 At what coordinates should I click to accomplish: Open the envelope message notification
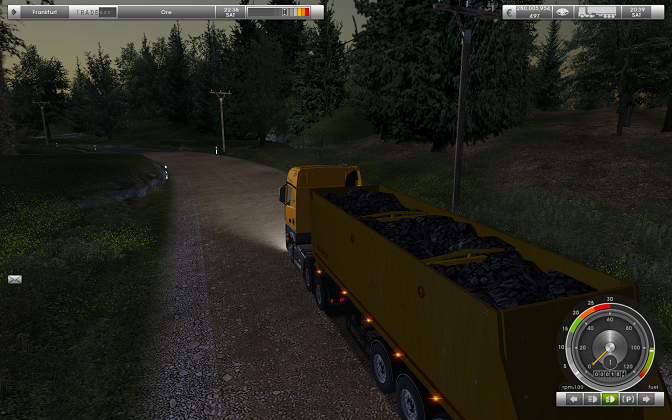14,279
